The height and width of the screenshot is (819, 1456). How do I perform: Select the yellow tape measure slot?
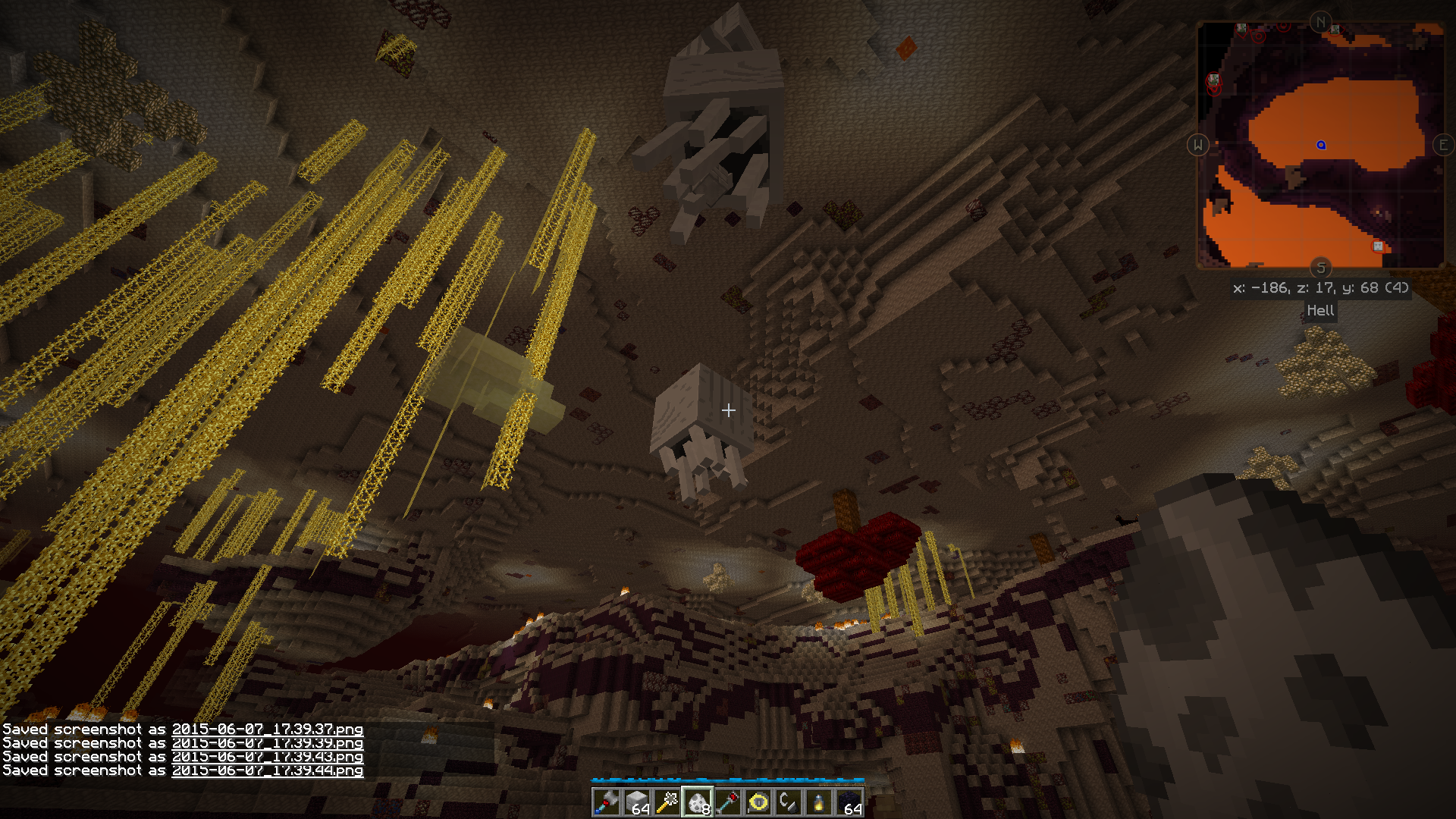tap(758, 802)
